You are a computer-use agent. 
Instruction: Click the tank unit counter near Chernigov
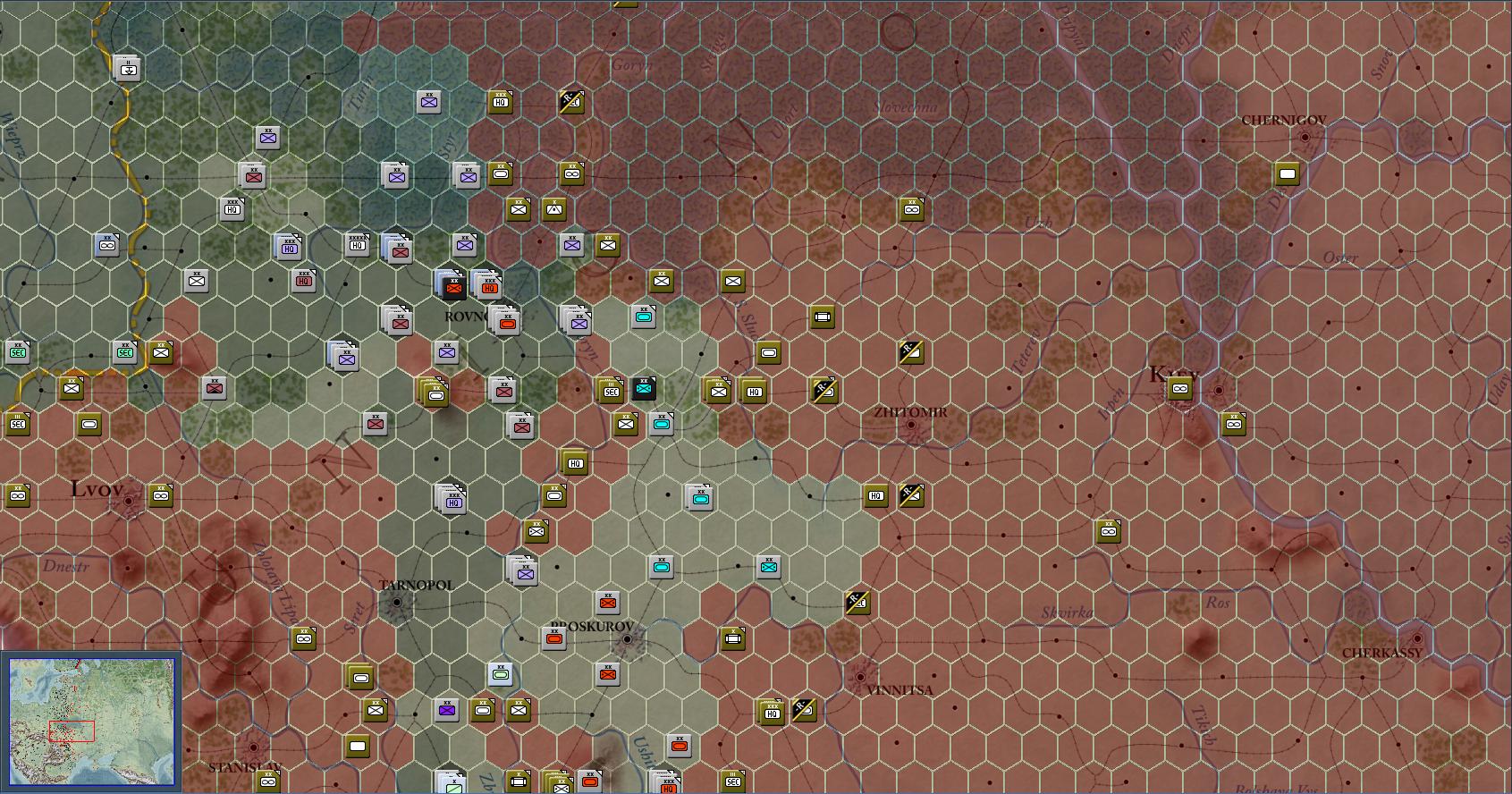(1287, 175)
